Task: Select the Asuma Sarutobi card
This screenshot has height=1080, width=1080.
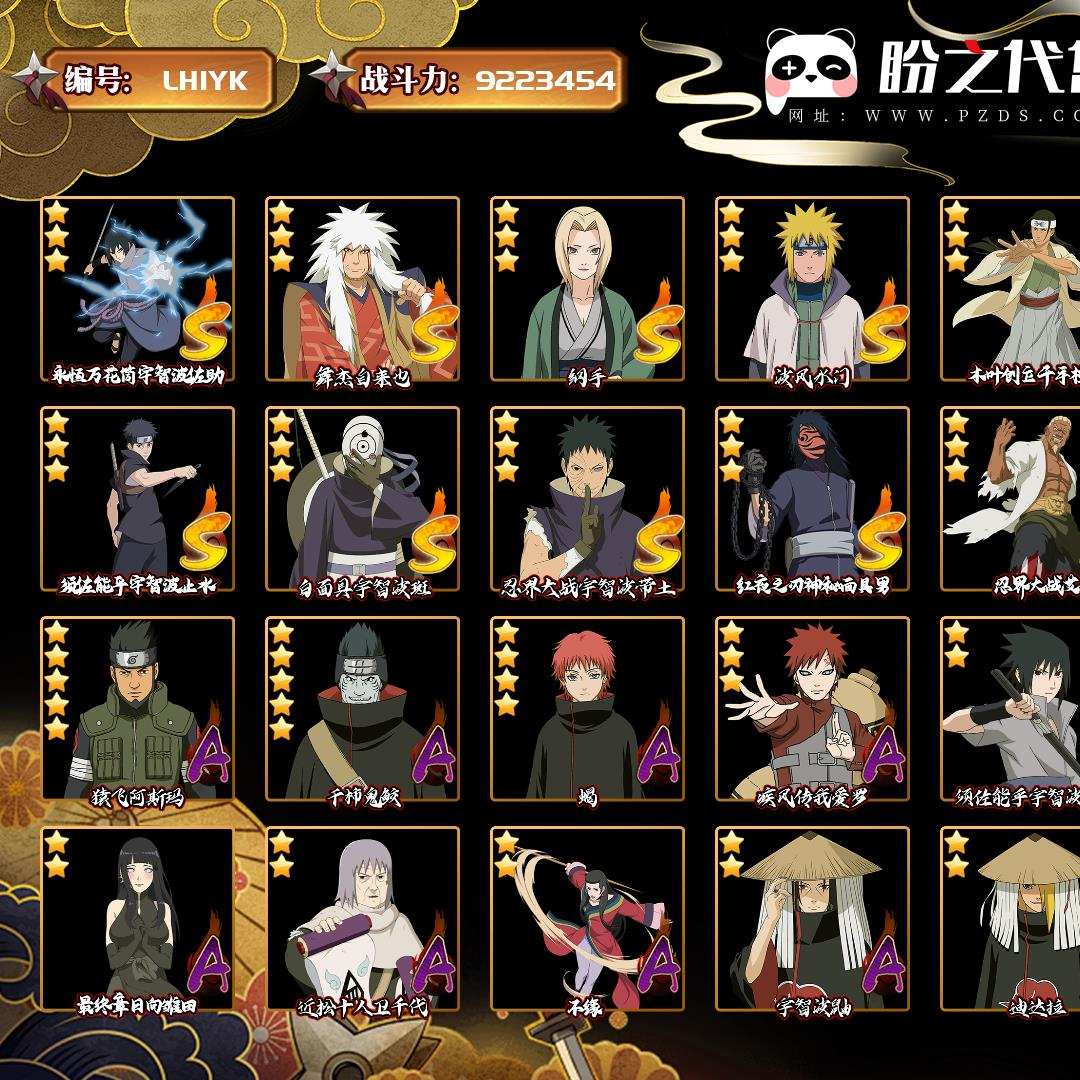Action: pyautogui.click(x=137, y=708)
